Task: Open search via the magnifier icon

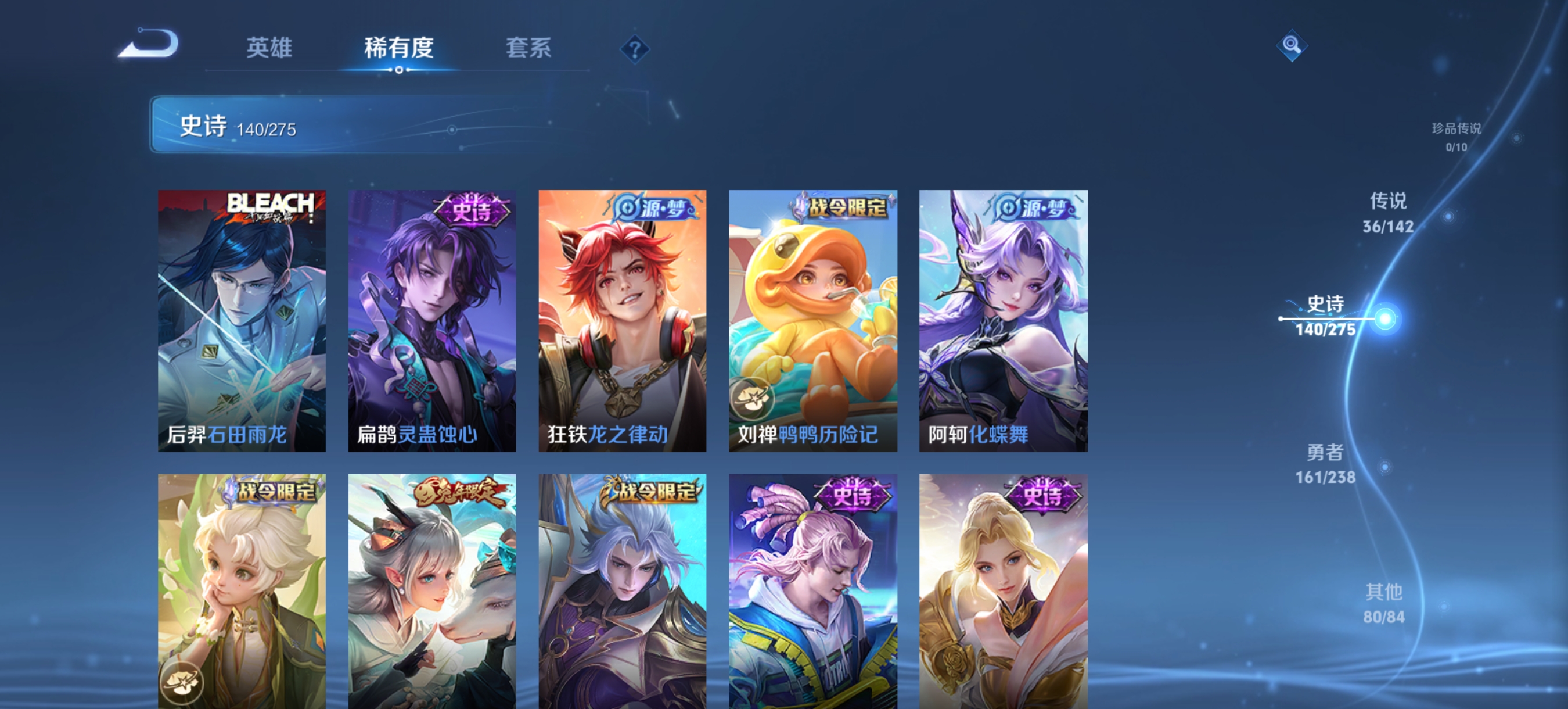Action: tap(1293, 45)
